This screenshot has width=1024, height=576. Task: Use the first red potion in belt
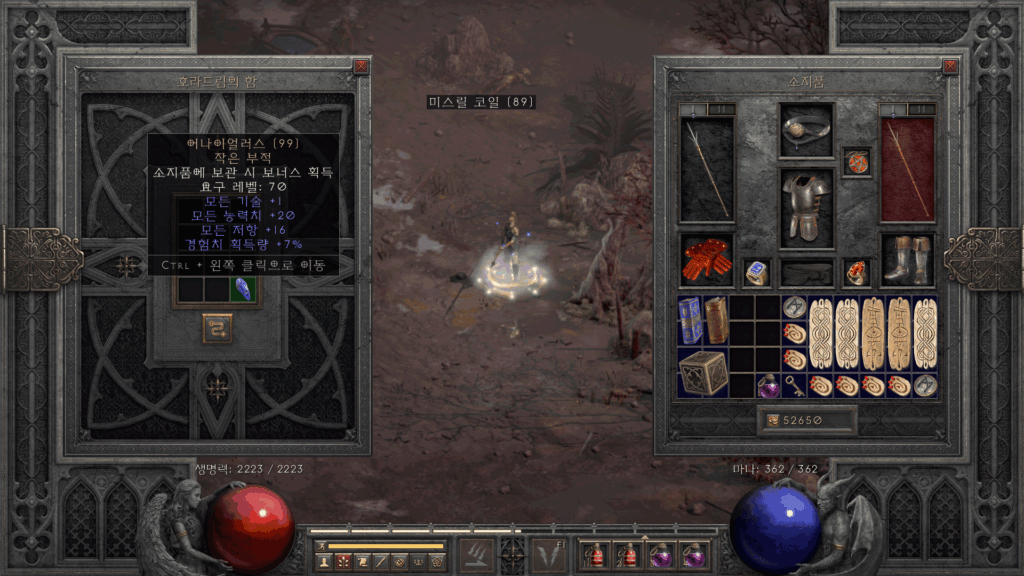click(595, 553)
